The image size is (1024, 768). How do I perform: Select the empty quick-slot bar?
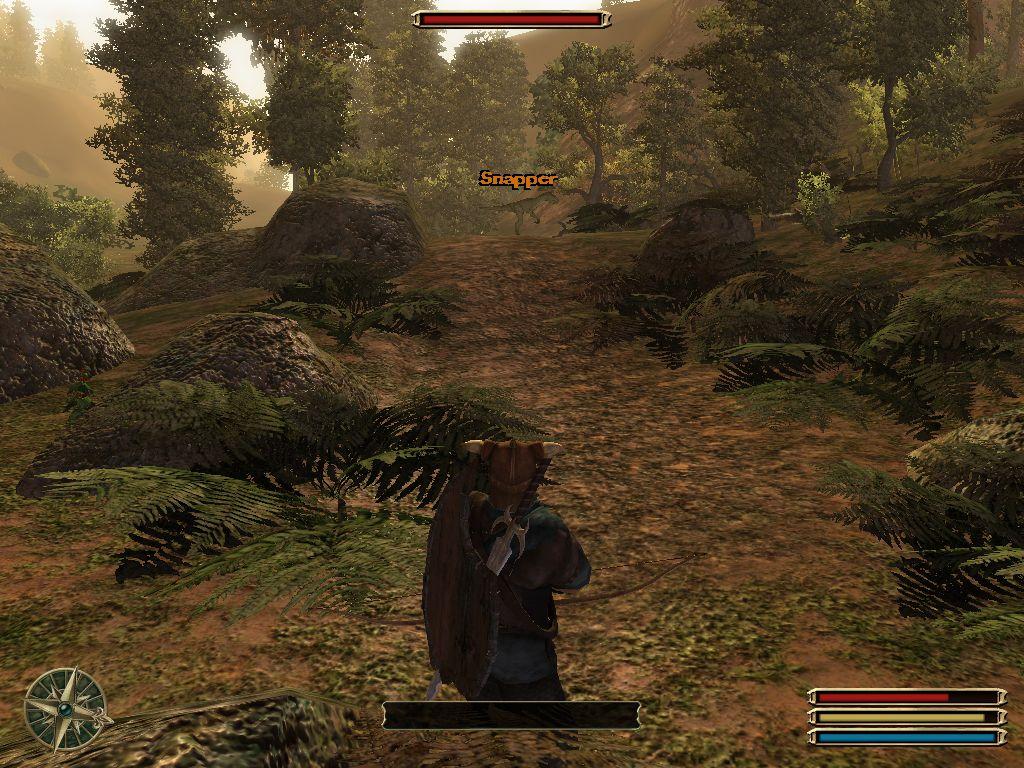[511, 715]
